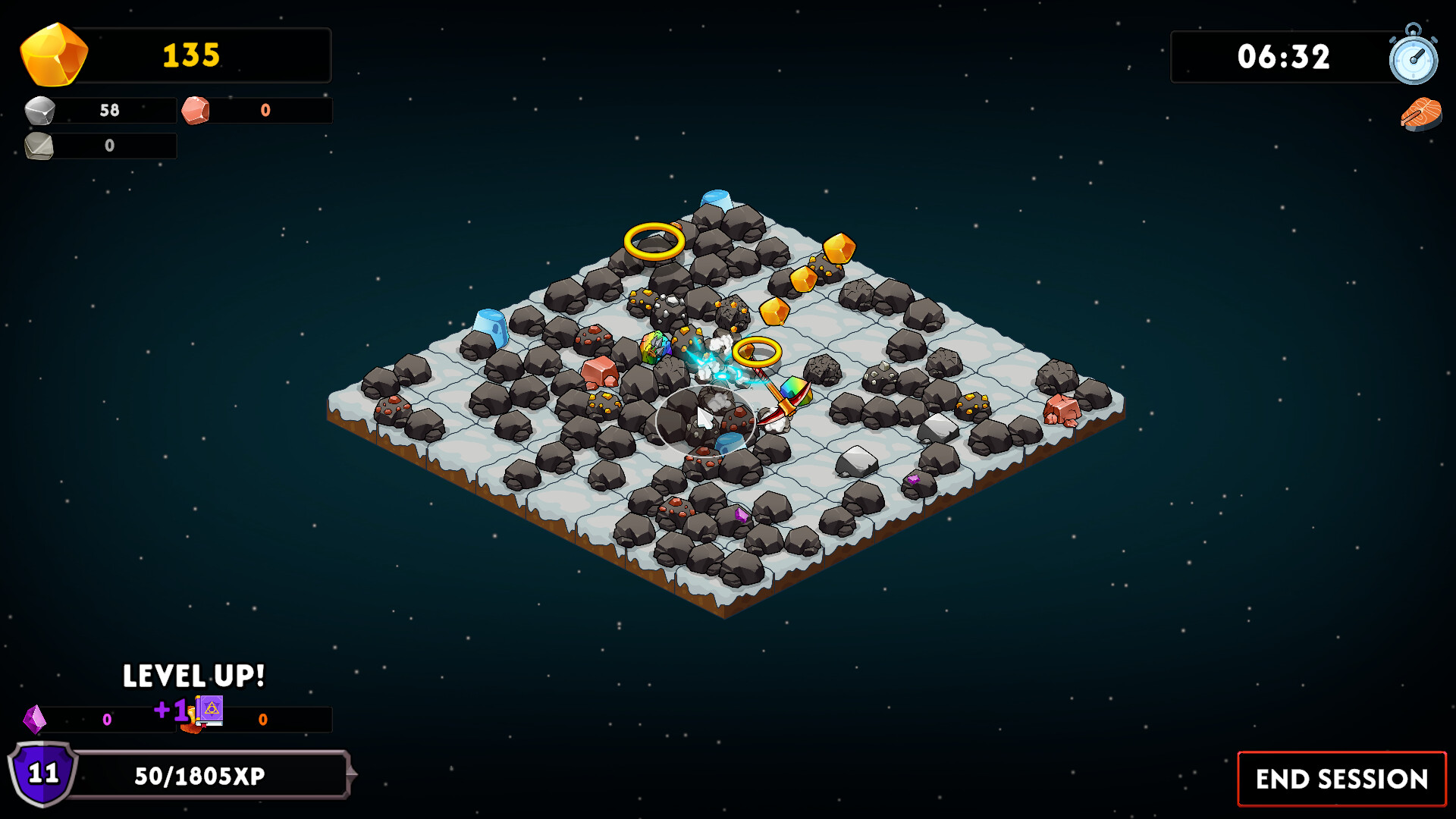Click the 06:32 timer display

(x=1285, y=57)
